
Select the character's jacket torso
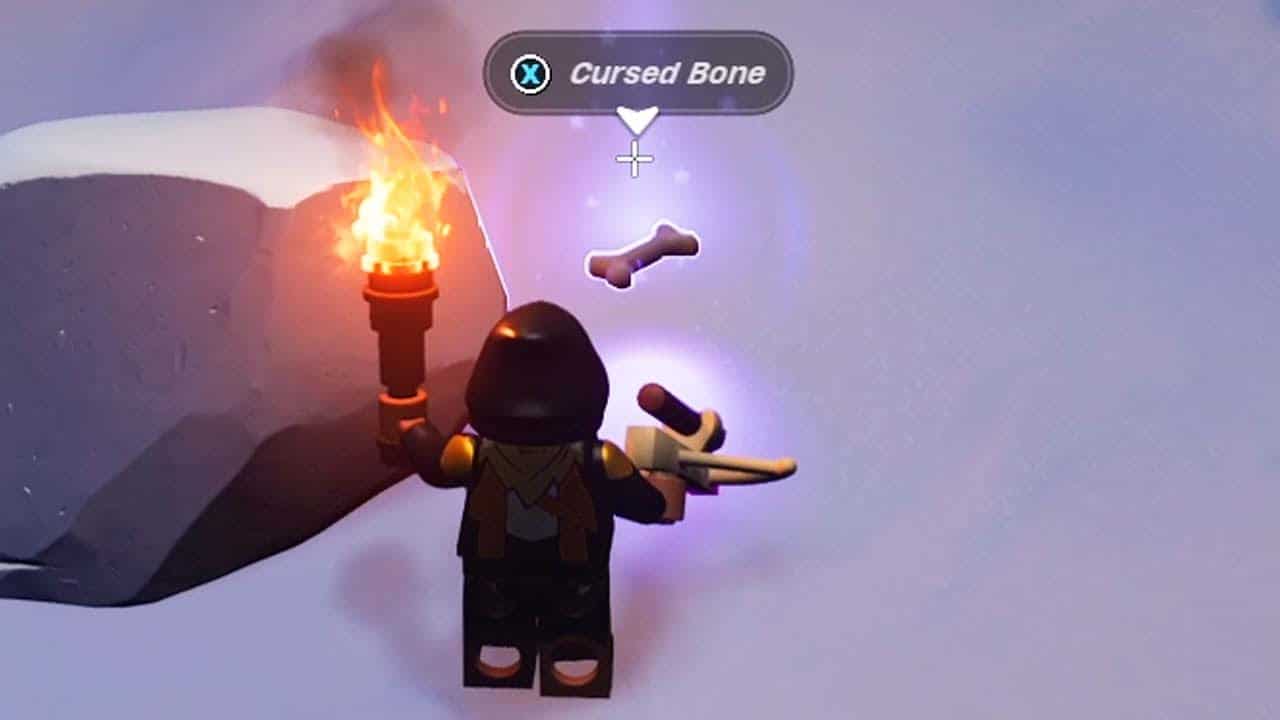tap(530, 520)
